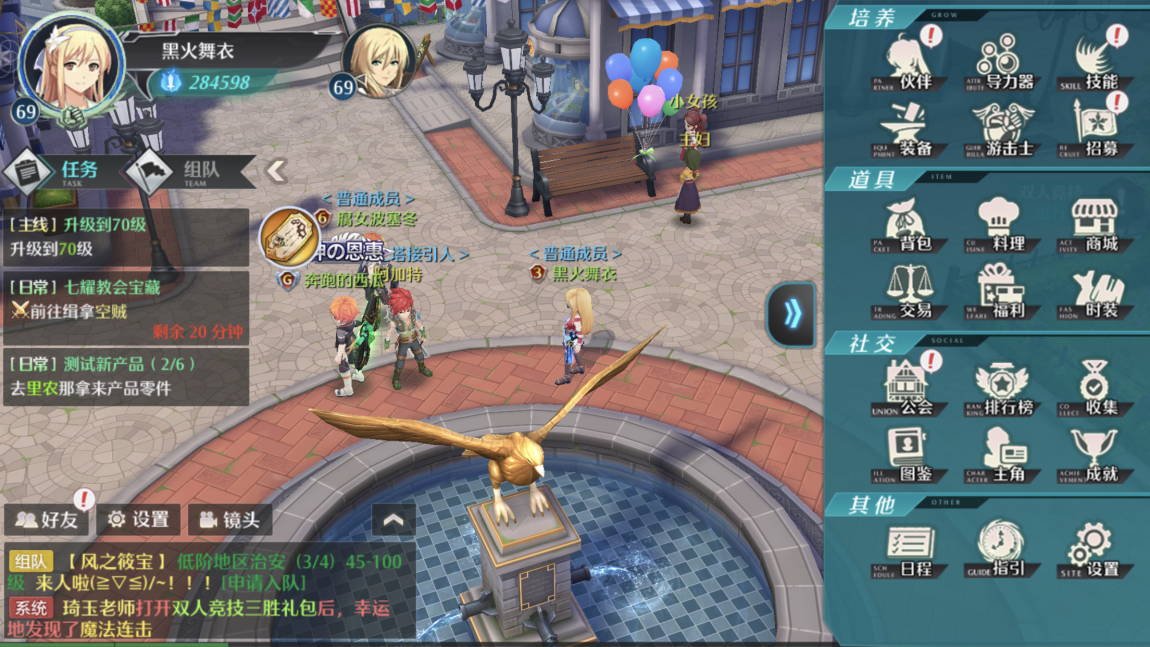
Task: Open the 成就 achievements screen
Action: [x=1096, y=455]
